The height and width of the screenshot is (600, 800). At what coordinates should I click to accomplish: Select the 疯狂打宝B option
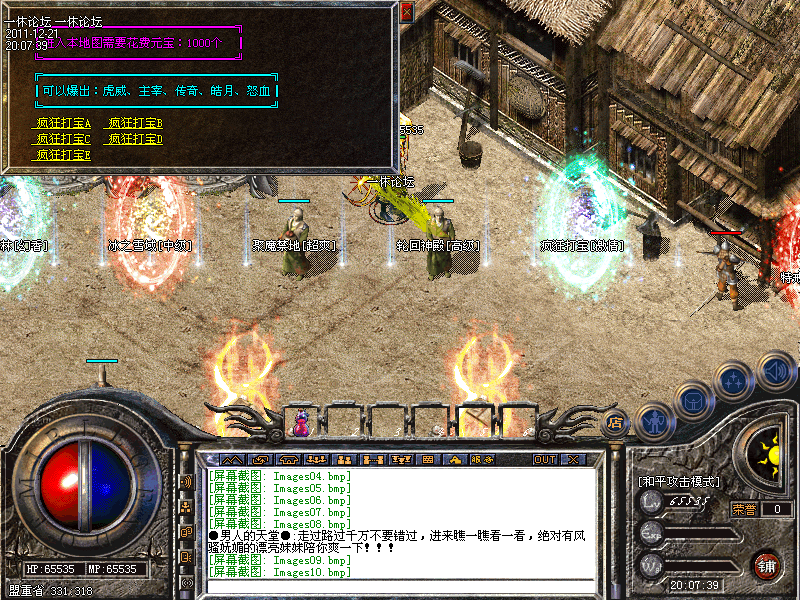click(x=135, y=123)
